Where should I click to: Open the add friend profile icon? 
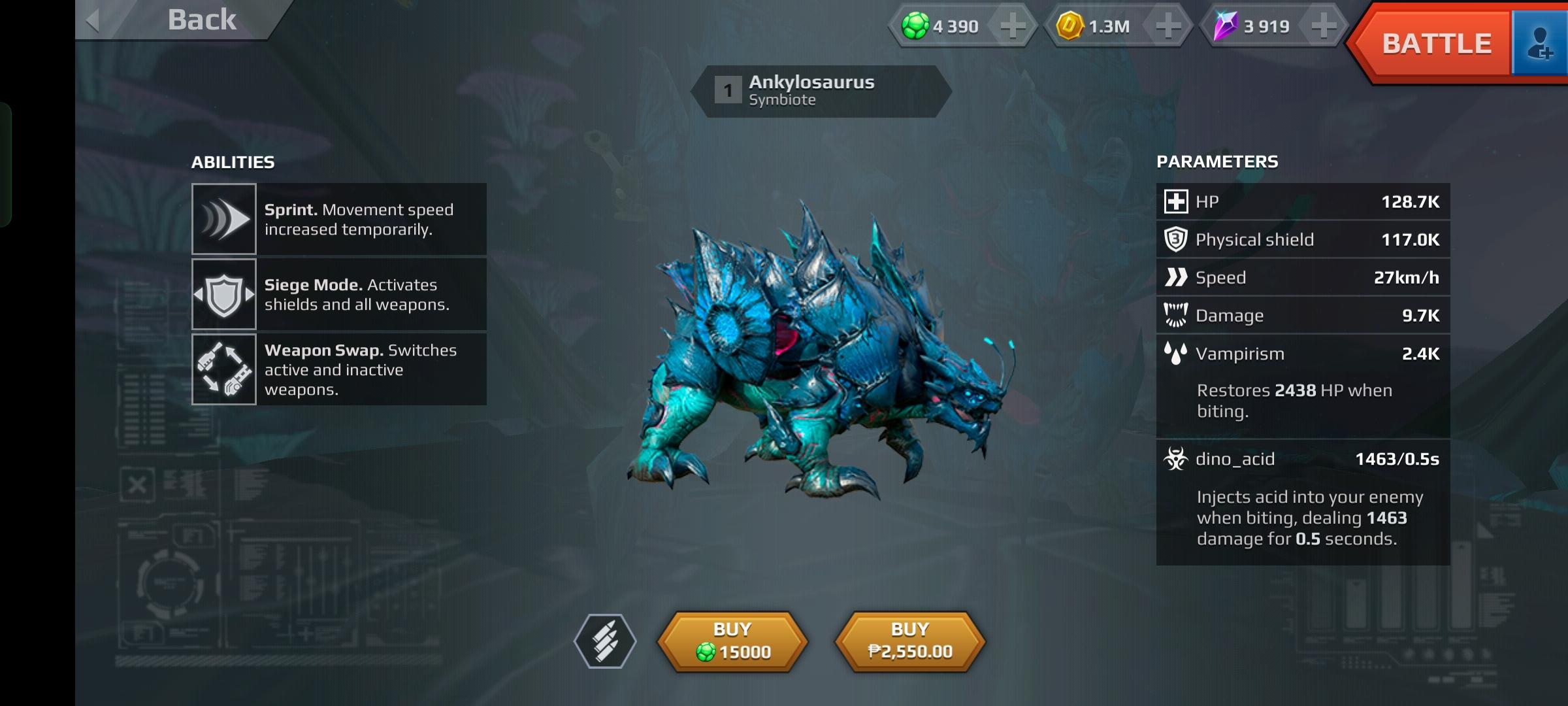click(1540, 44)
